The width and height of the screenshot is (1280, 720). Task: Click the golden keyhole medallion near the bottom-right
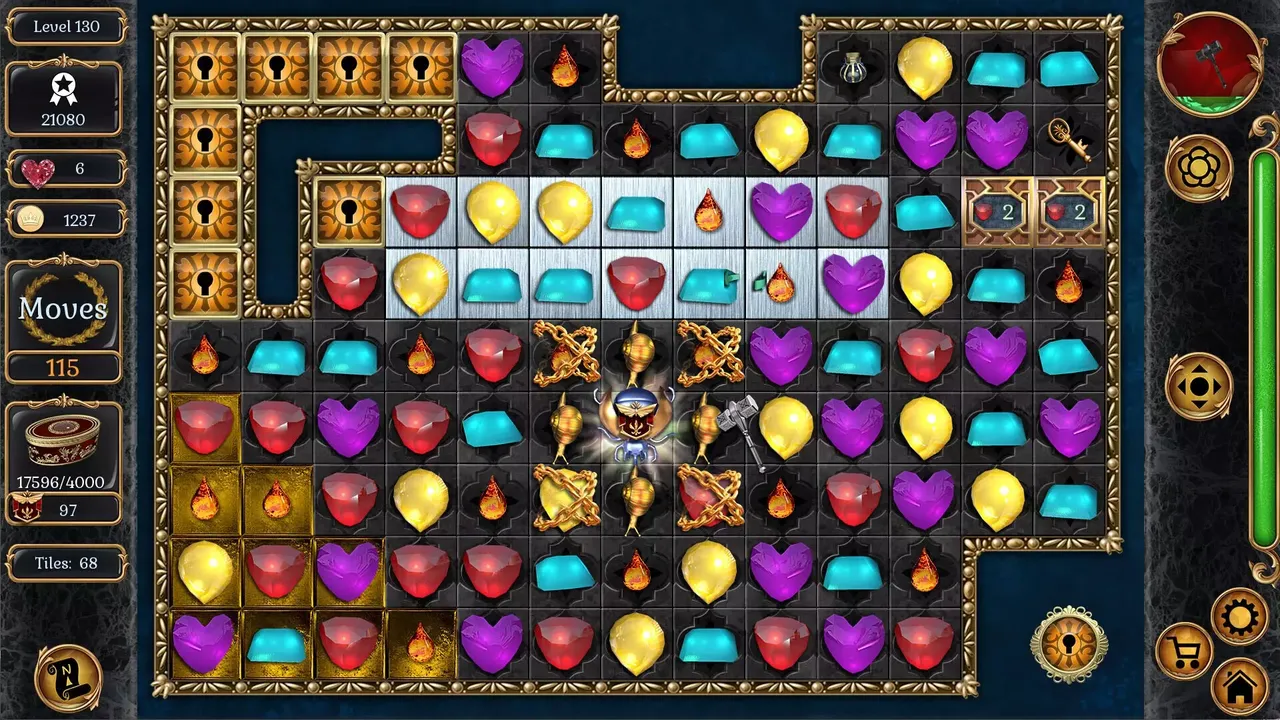click(x=1070, y=643)
